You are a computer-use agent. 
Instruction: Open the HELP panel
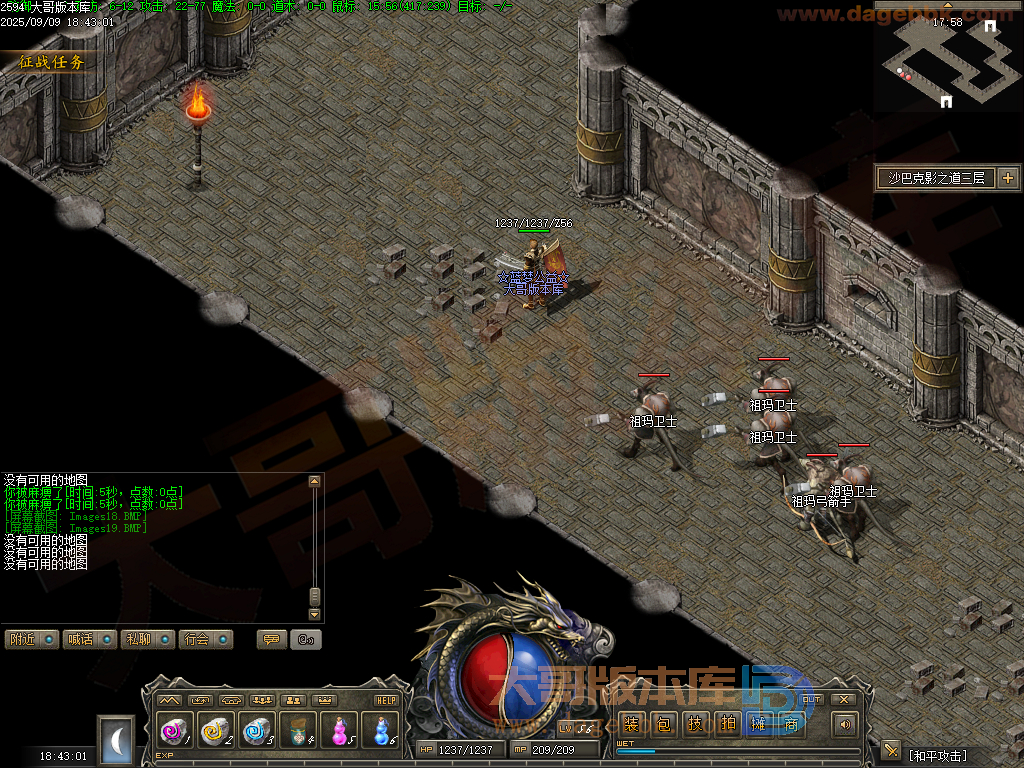pos(386,700)
